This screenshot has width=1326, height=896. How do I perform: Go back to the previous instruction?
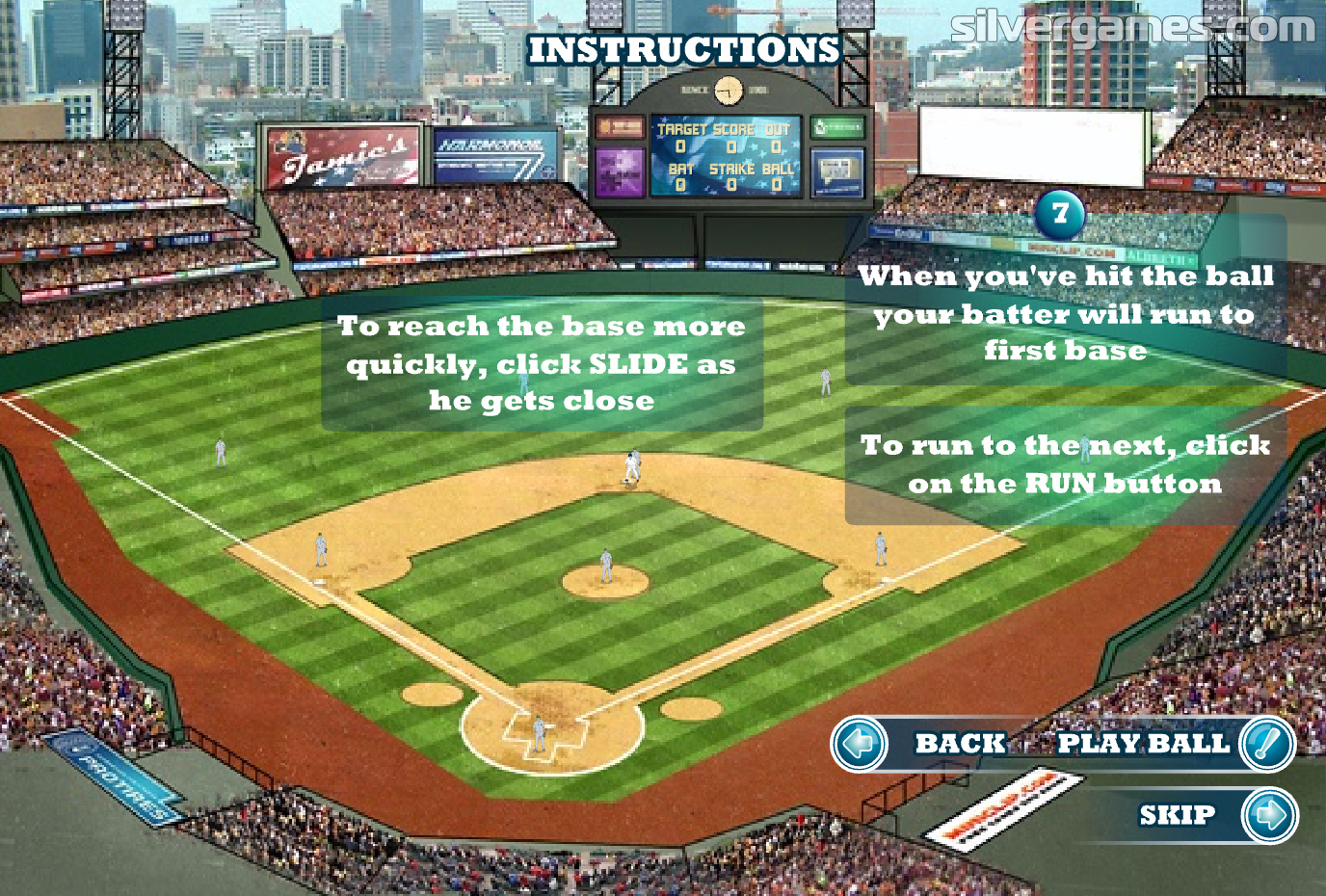tap(861, 744)
